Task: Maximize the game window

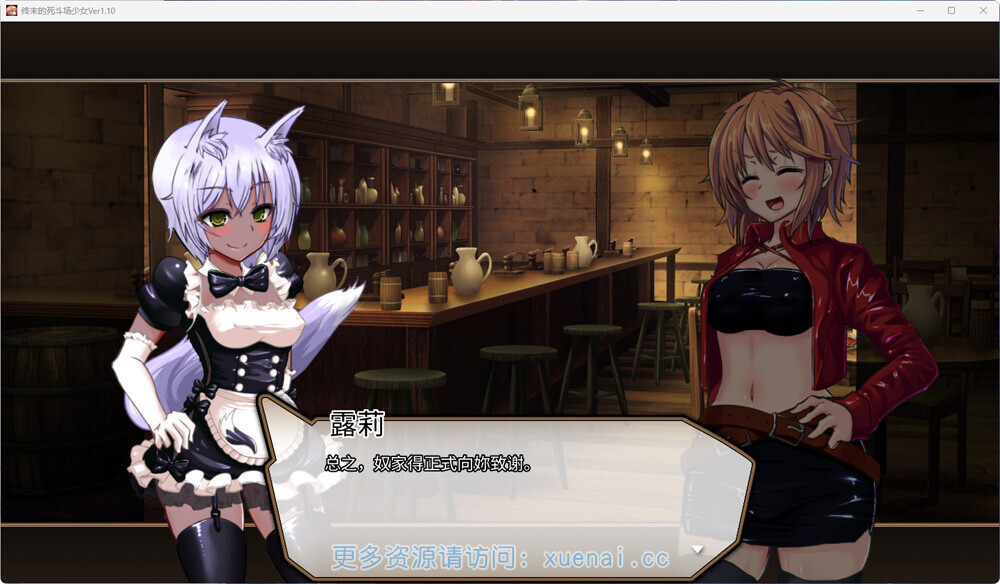Action: 951,10
